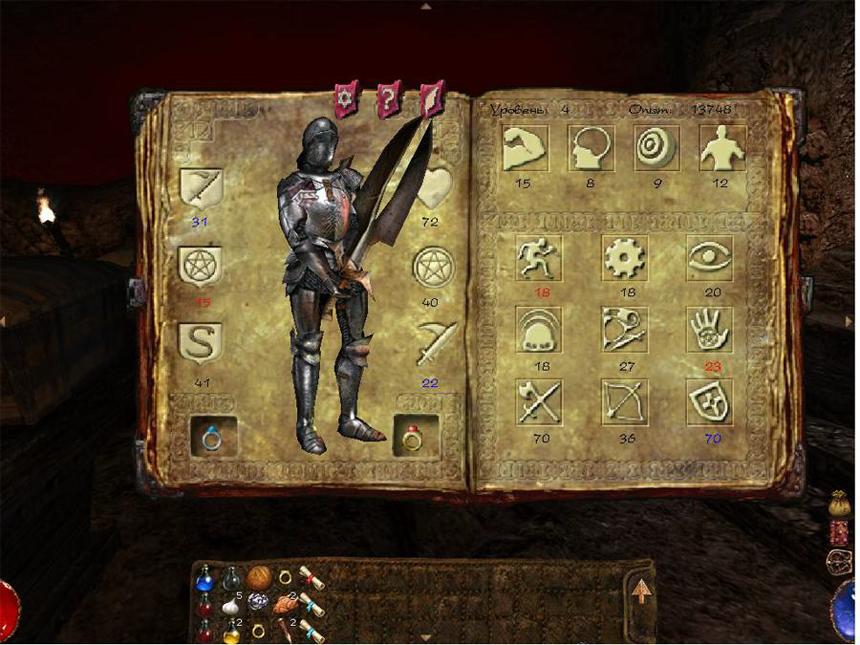This screenshot has width=860, height=645.
Task: Choose the Intuition eye skill icon
Action: [709, 258]
